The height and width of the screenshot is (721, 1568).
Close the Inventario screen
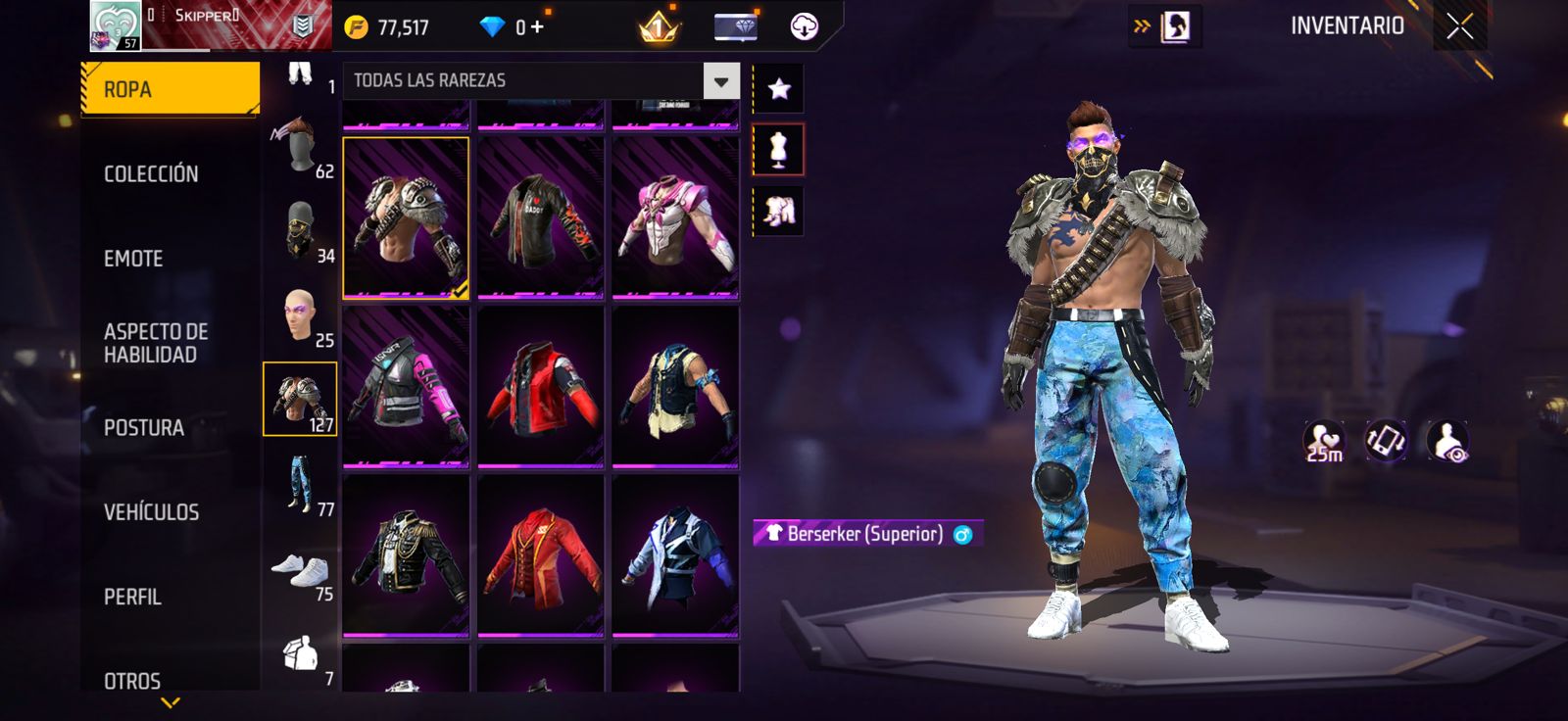coord(1459,26)
